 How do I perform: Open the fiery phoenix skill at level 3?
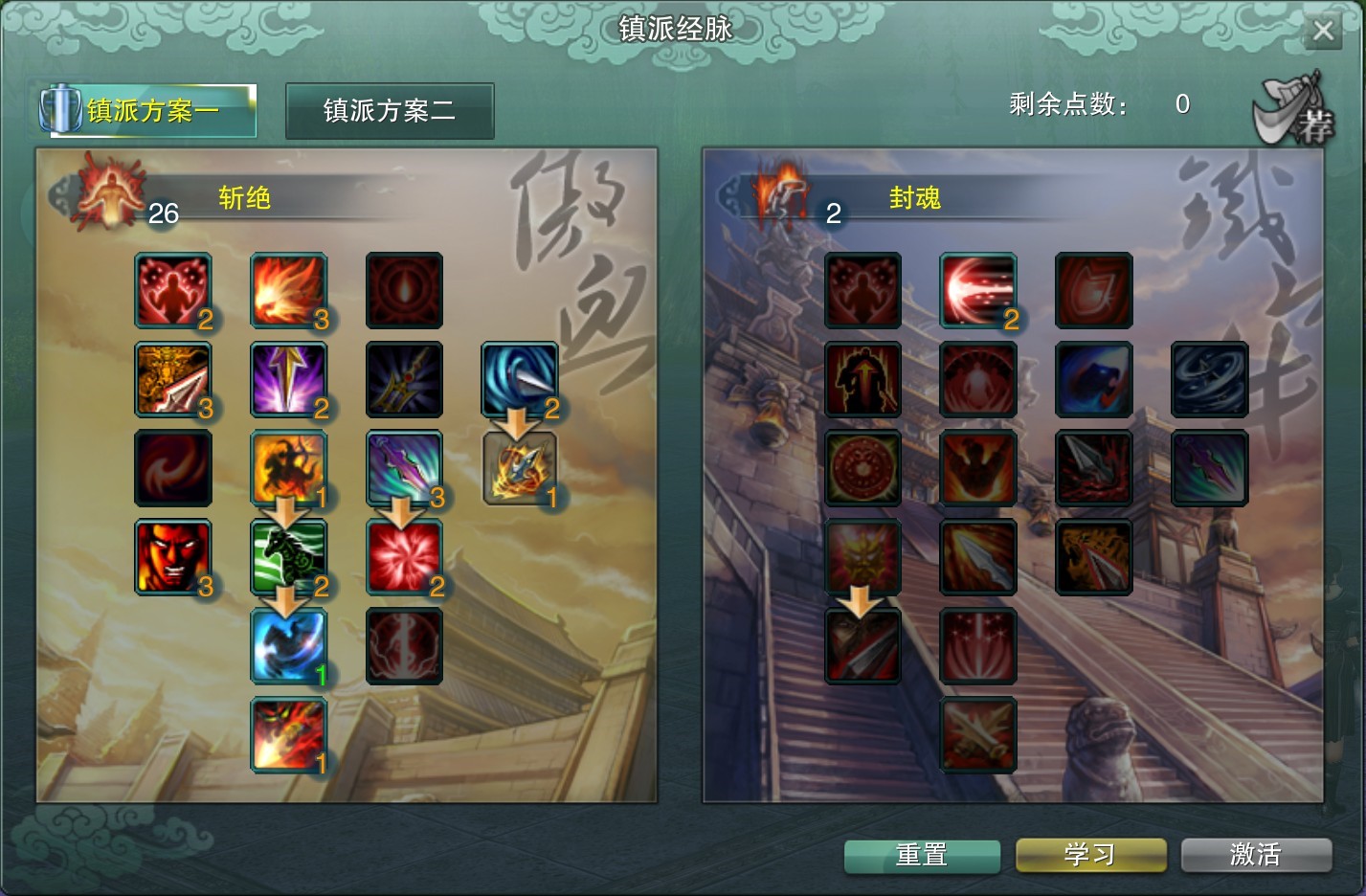click(x=288, y=291)
